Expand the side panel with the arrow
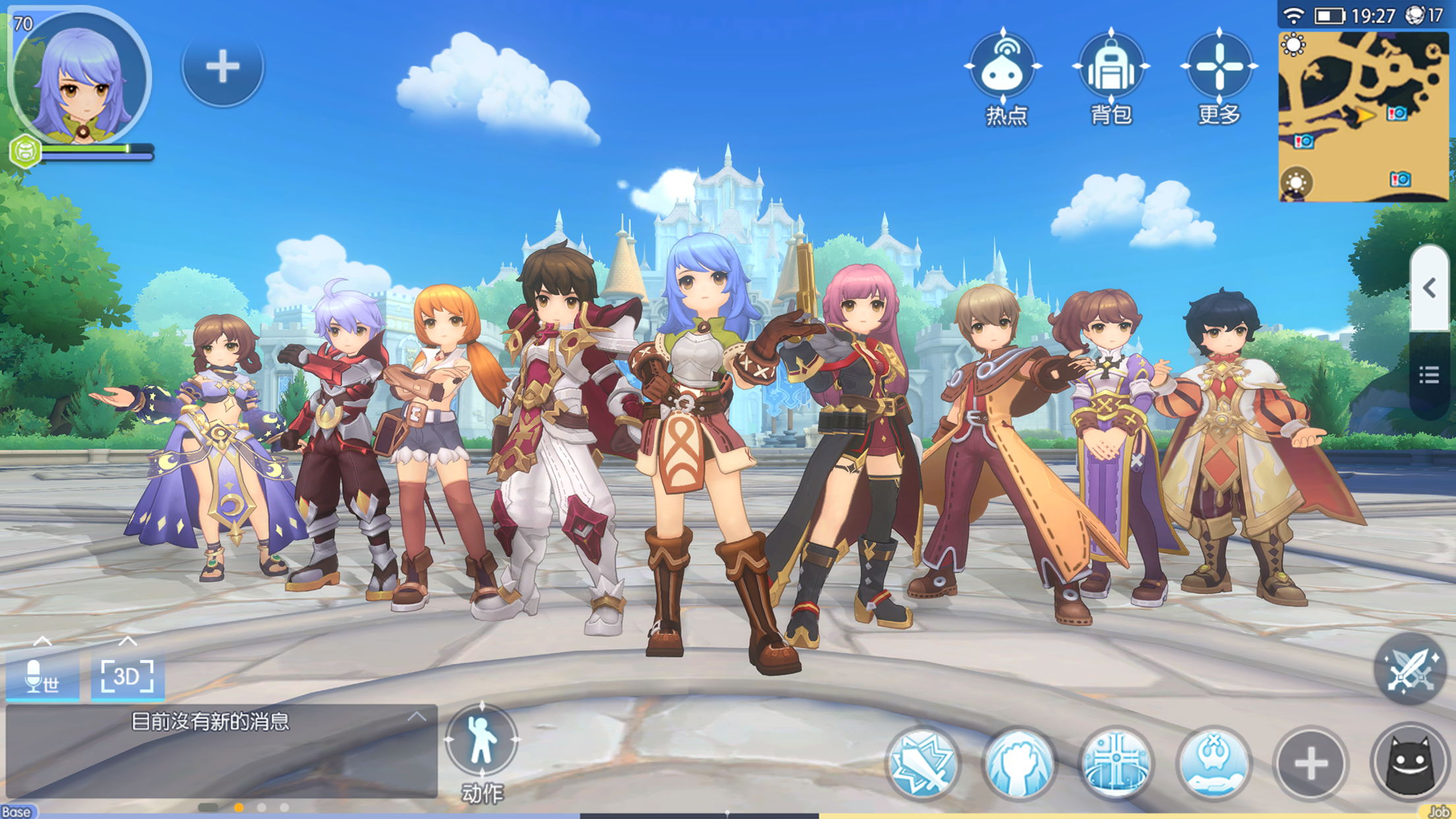 coord(1430,288)
